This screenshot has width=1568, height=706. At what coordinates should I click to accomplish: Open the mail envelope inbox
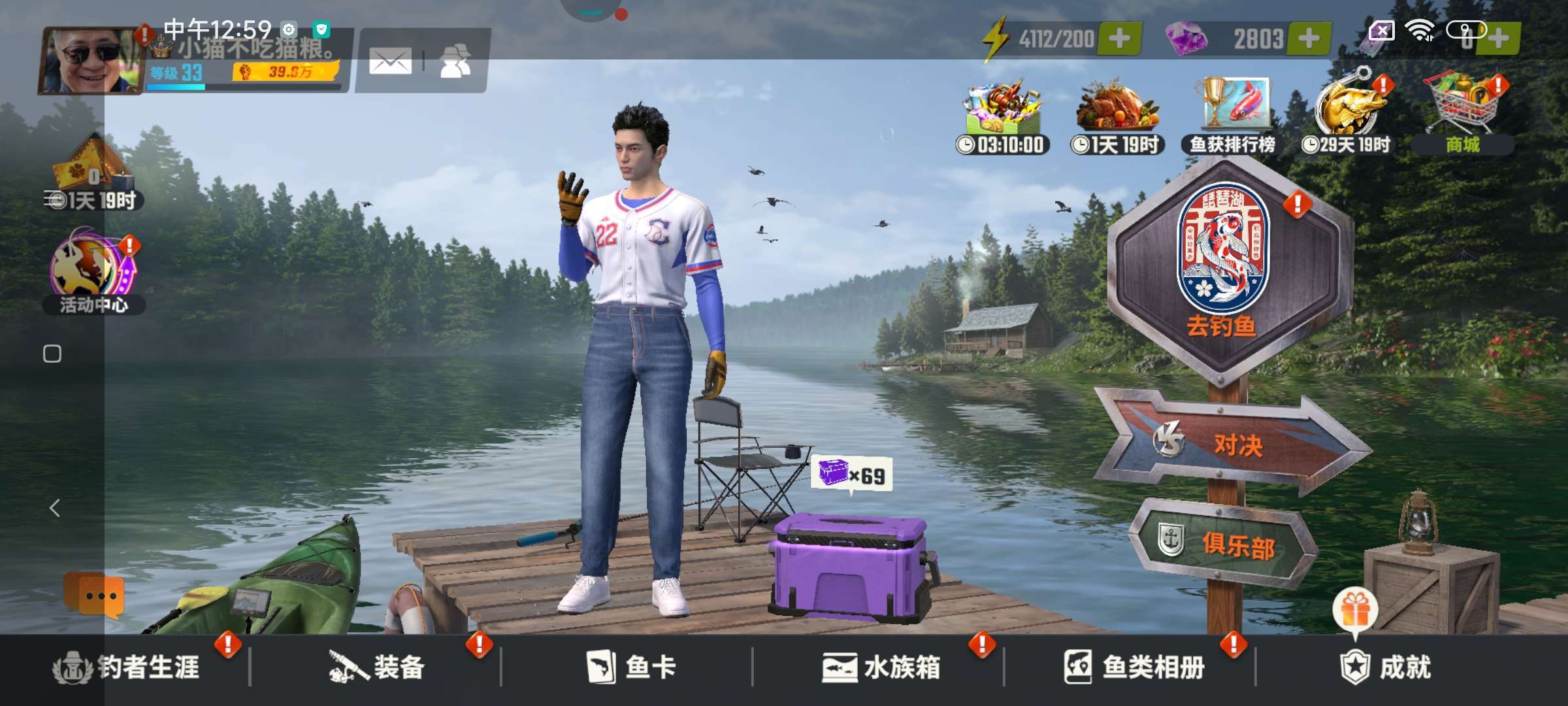click(x=390, y=62)
